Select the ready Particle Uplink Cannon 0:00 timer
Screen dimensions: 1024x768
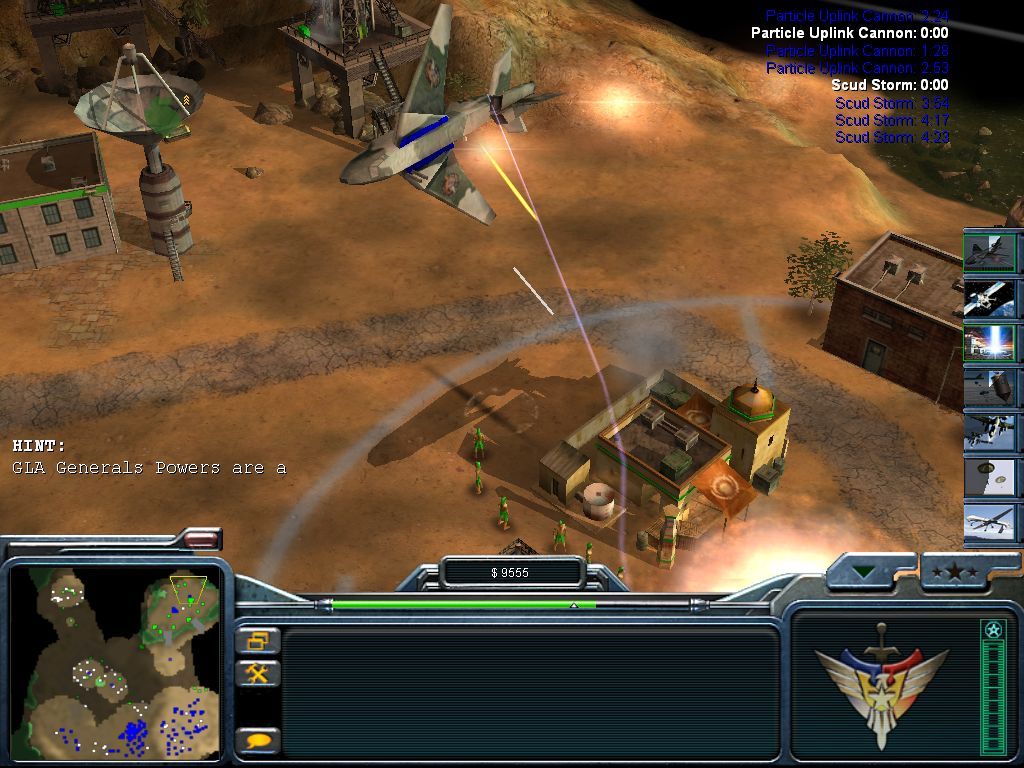849,33
